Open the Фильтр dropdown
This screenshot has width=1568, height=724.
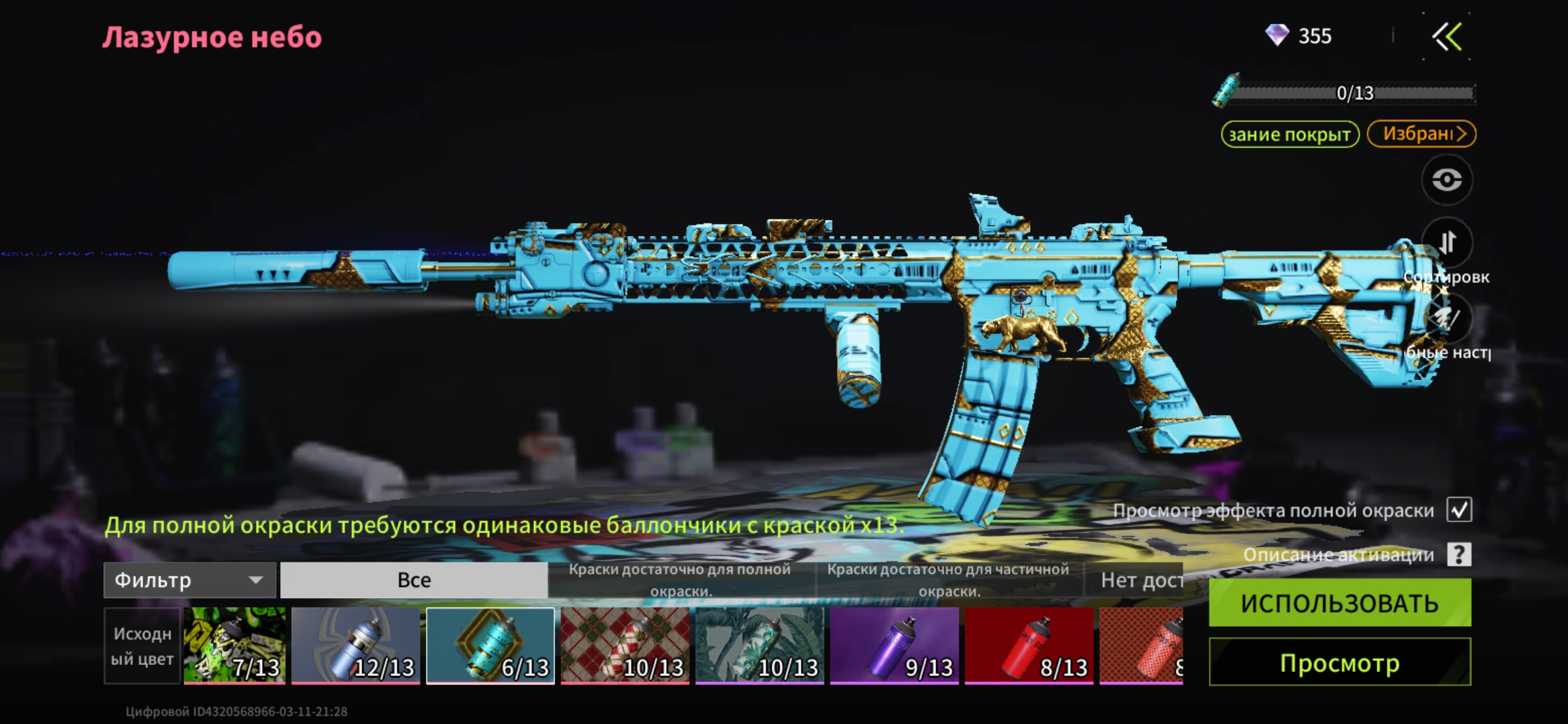tap(190, 580)
